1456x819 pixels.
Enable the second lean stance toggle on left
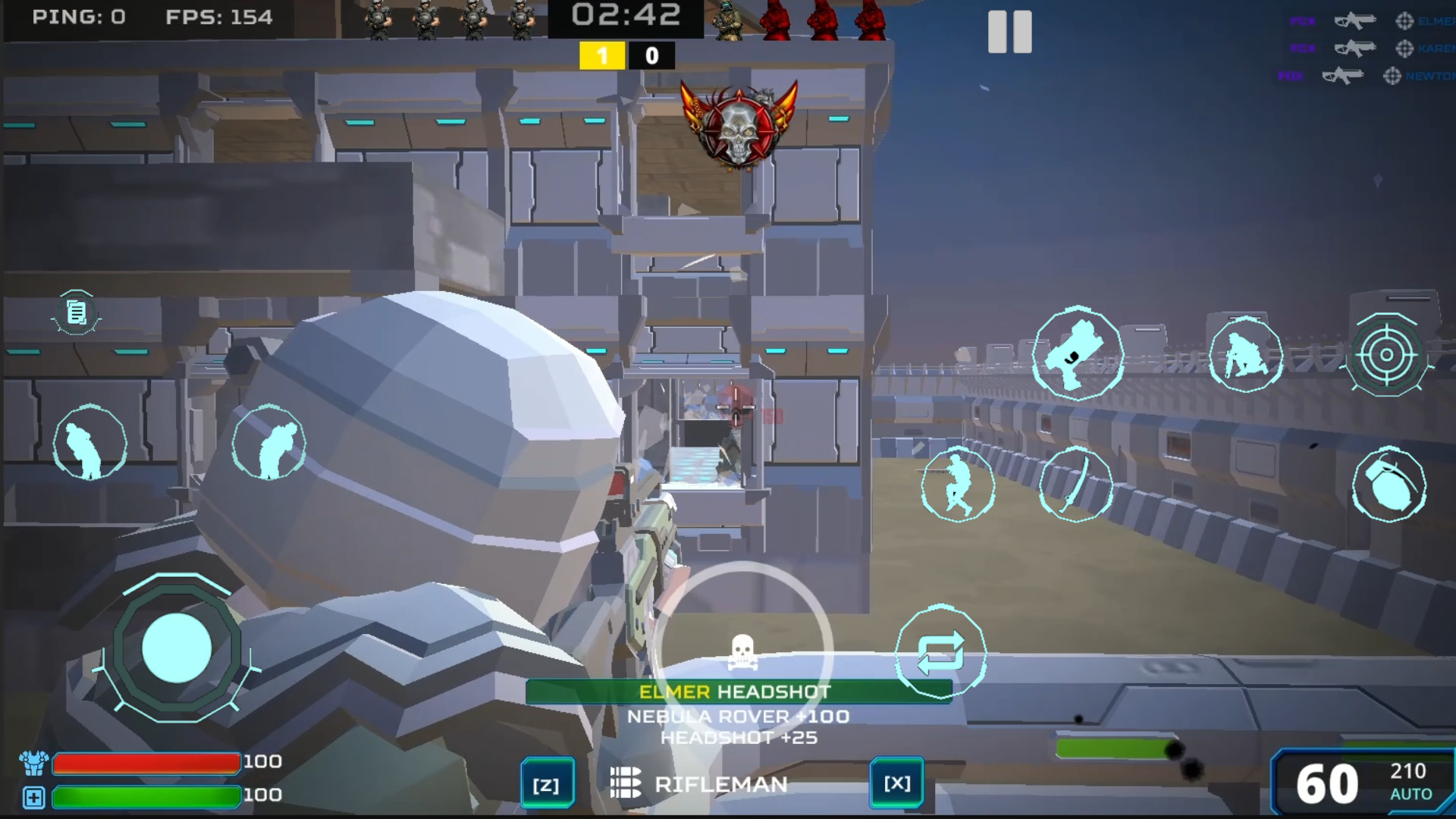(270, 444)
